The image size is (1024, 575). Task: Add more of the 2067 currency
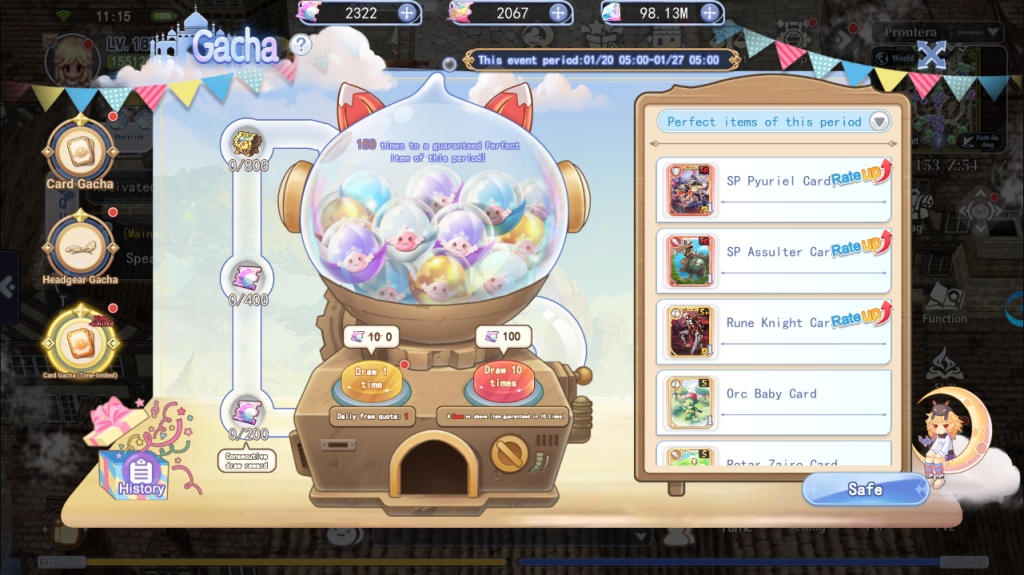tap(559, 13)
